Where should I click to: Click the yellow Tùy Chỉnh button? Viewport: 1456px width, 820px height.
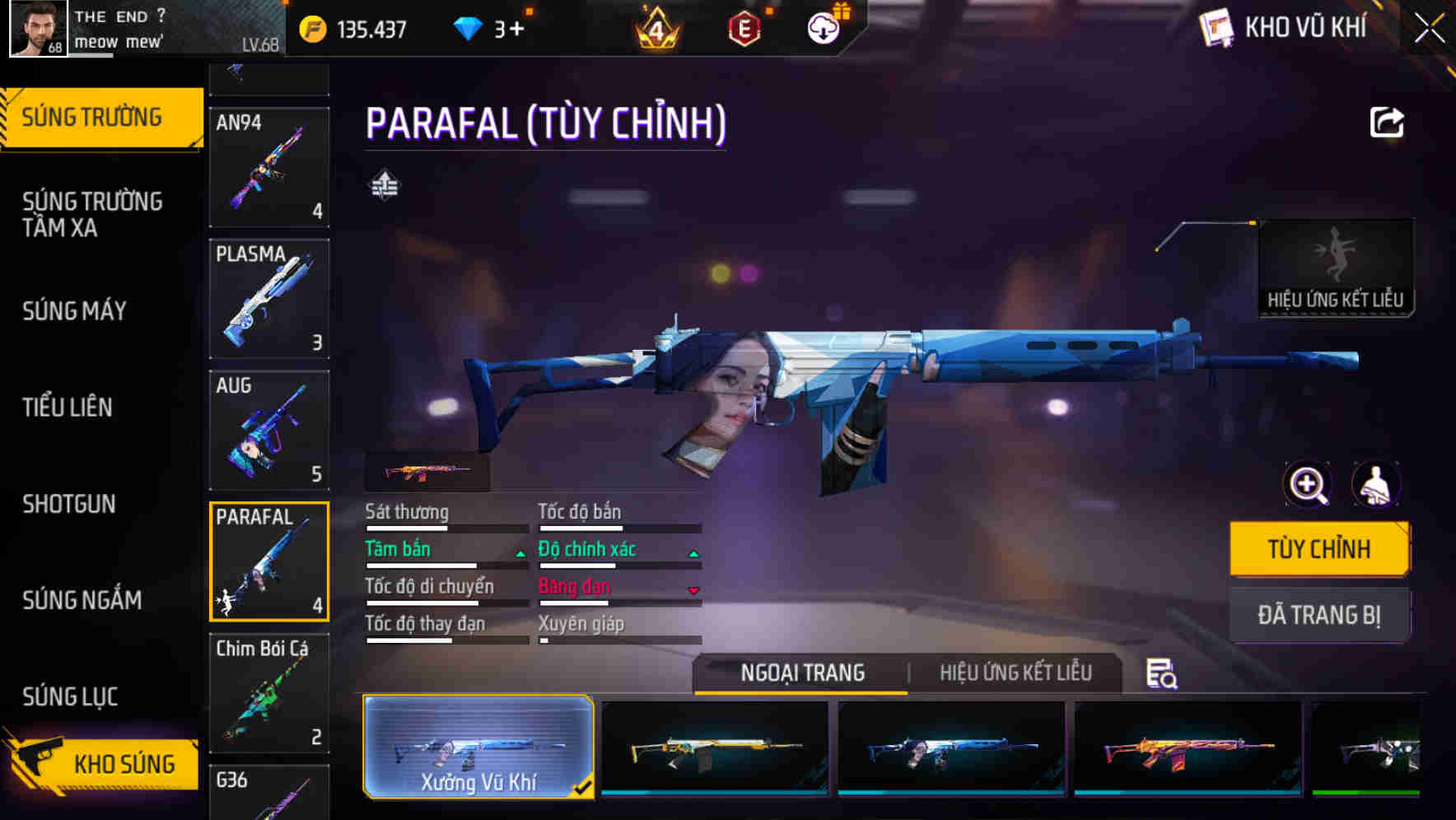pos(1318,549)
